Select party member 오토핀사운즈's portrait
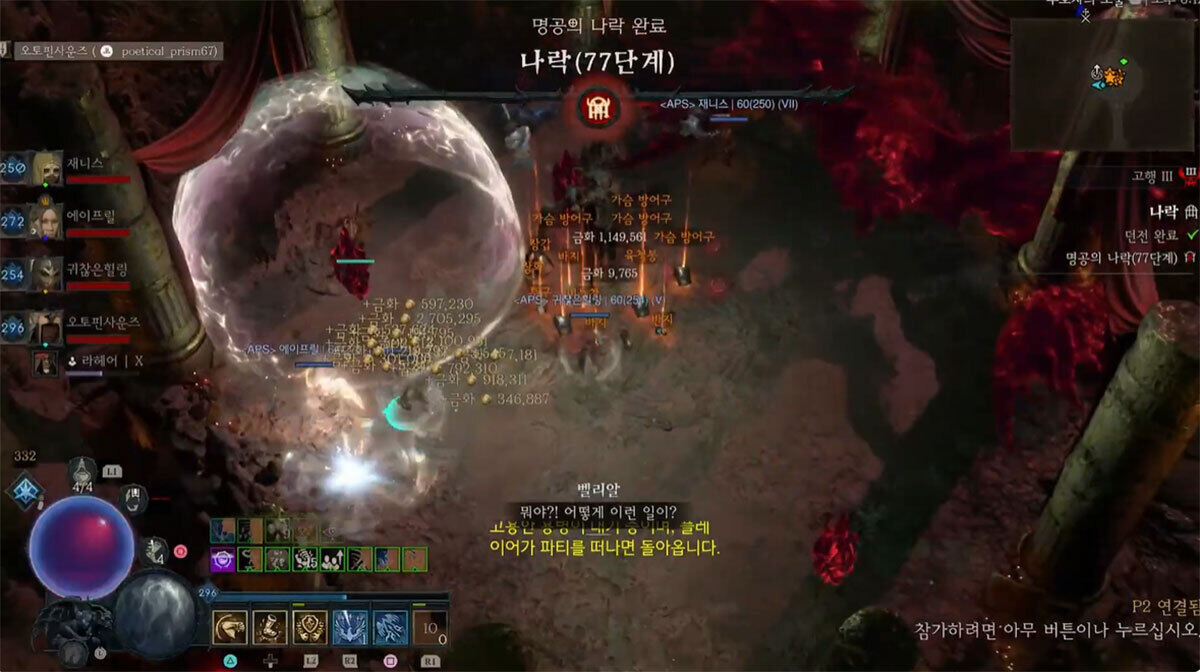Image resolution: width=1200 pixels, height=672 pixels. point(45,326)
